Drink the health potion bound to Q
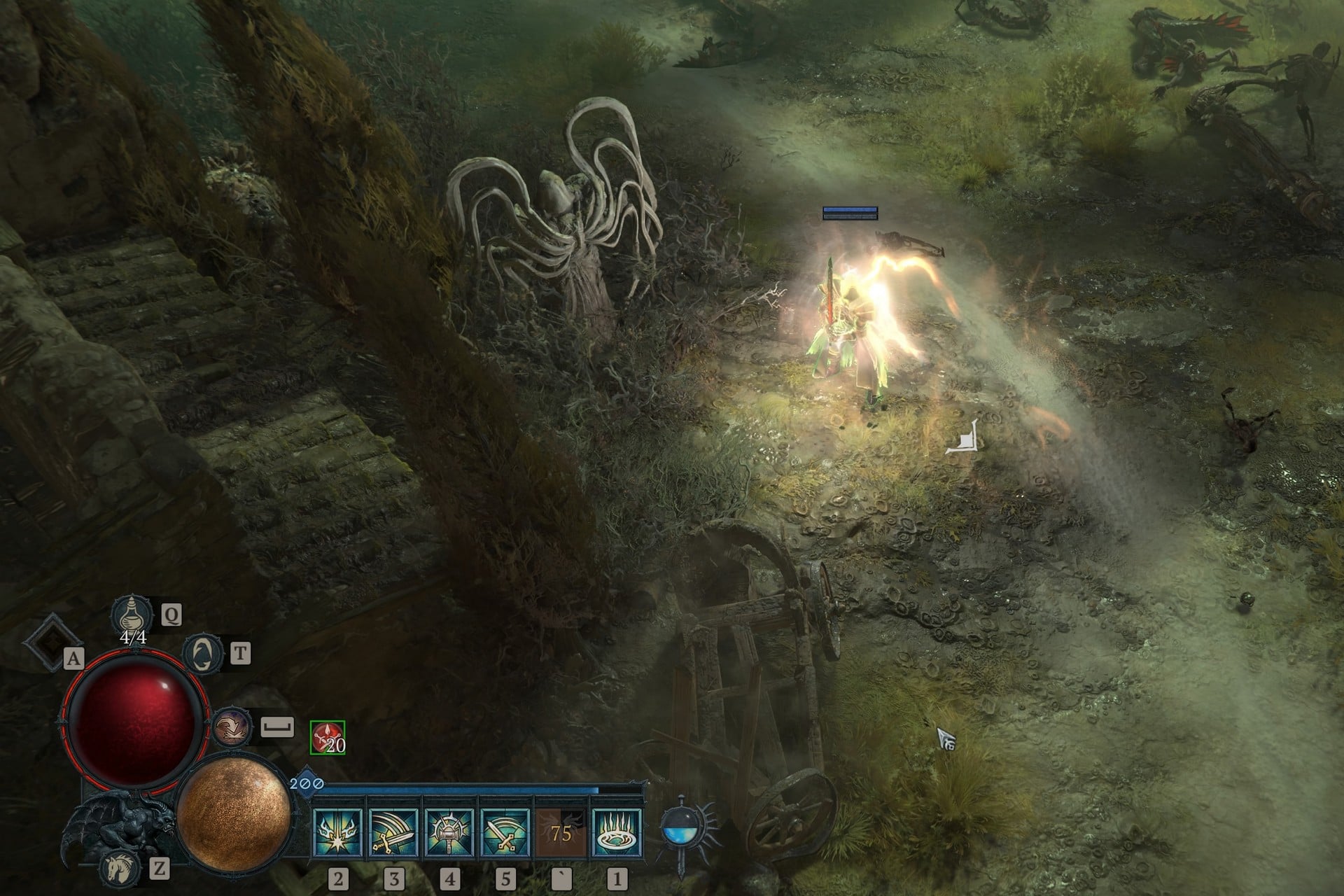1344x896 pixels. pyautogui.click(x=132, y=615)
